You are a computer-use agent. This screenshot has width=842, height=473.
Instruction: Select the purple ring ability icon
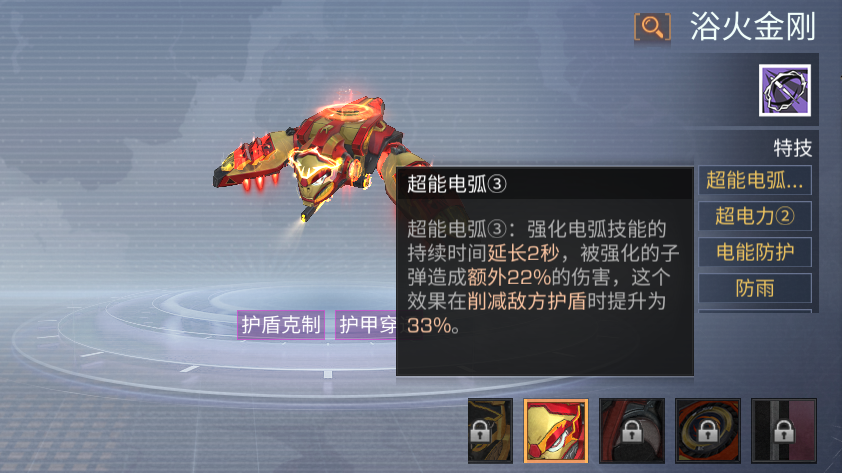[784, 91]
